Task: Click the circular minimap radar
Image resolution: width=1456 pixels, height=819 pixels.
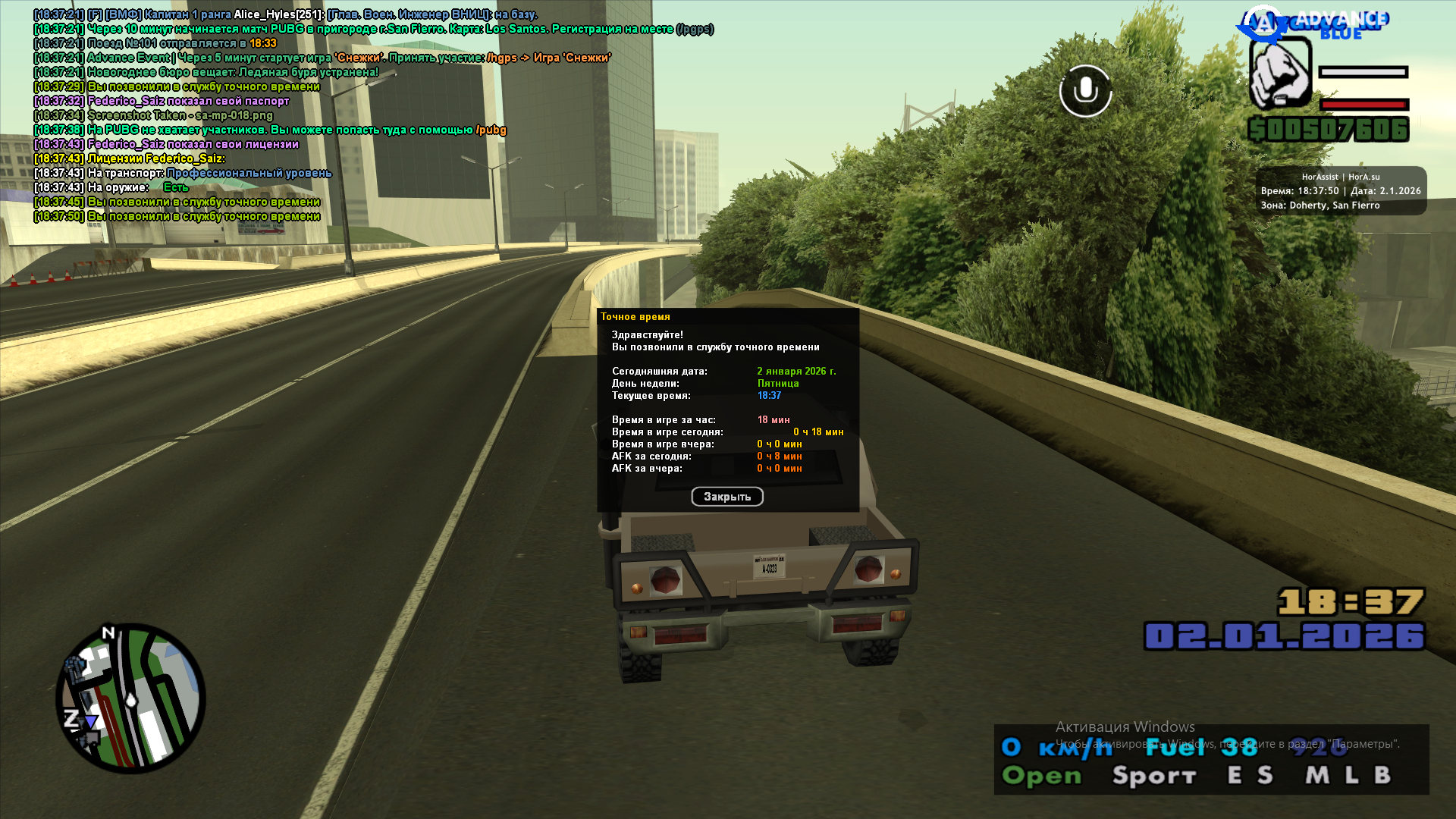Action: [130, 698]
